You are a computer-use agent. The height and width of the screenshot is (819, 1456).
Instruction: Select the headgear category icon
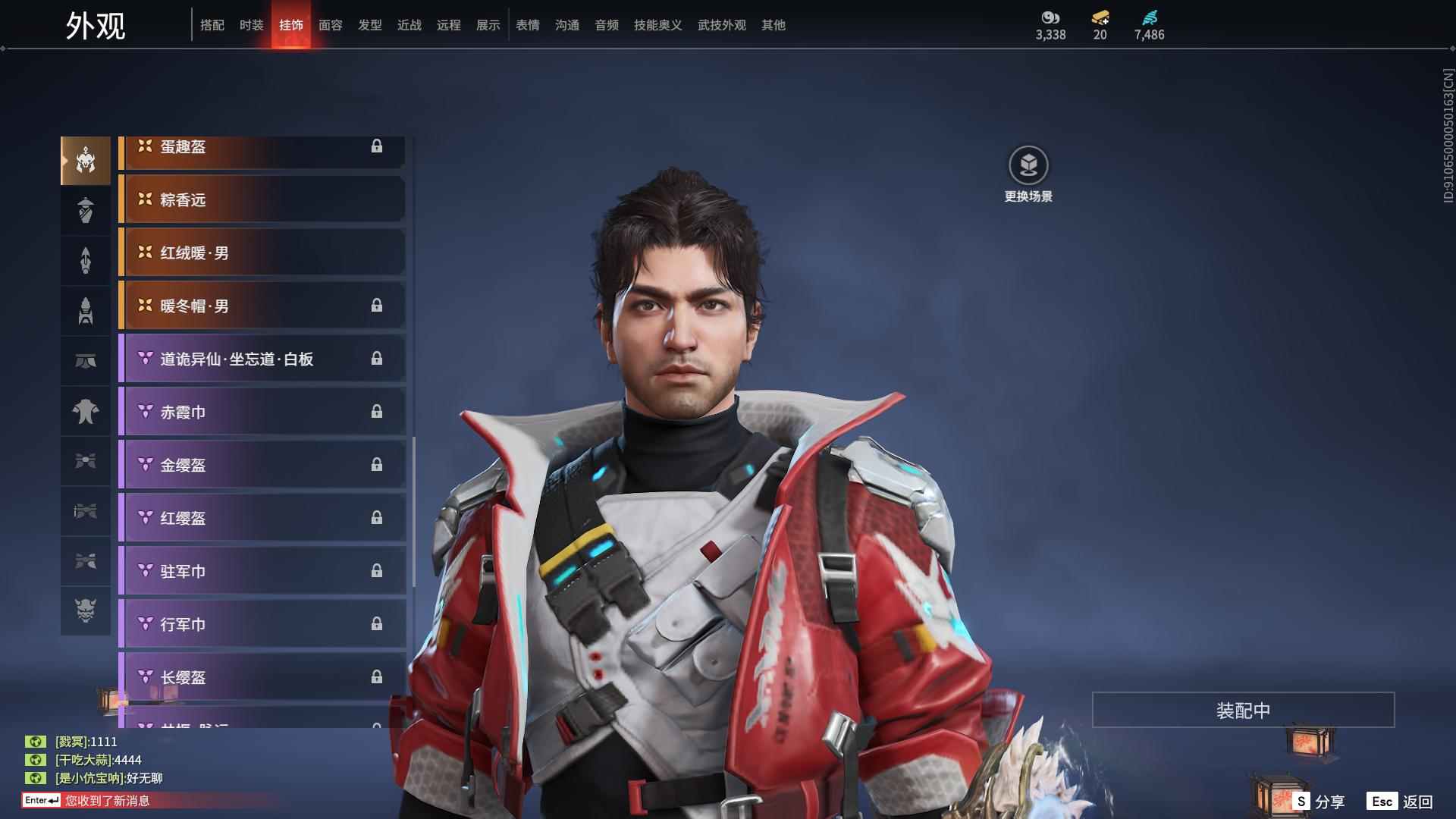pyautogui.click(x=86, y=161)
